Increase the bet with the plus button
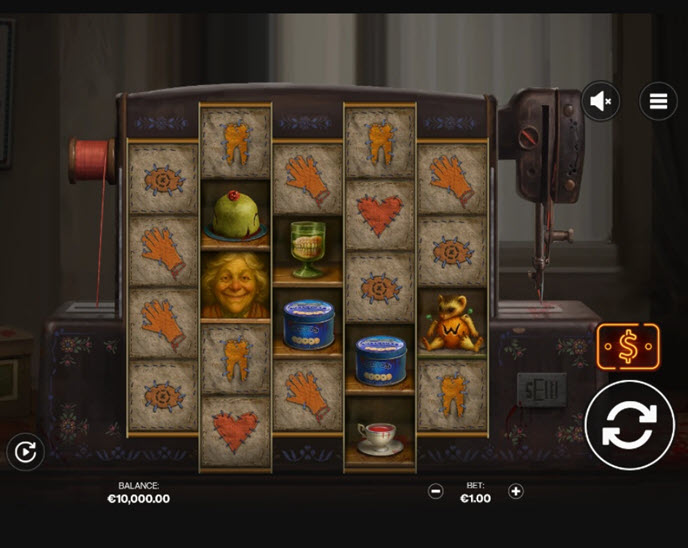Screen dimensions: 688x548 (x=515, y=491)
